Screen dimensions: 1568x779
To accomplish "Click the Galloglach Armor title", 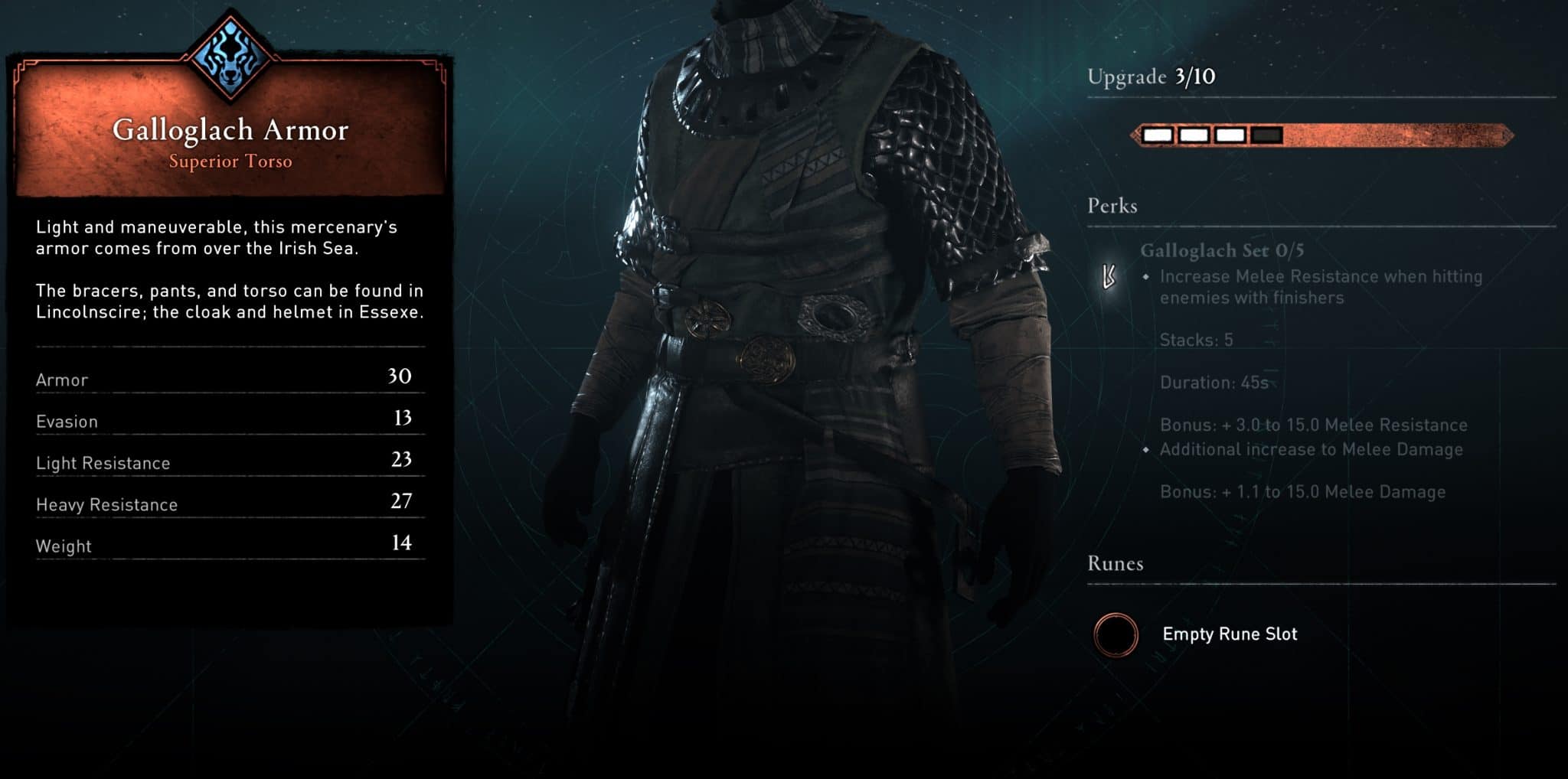I will coord(230,130).
